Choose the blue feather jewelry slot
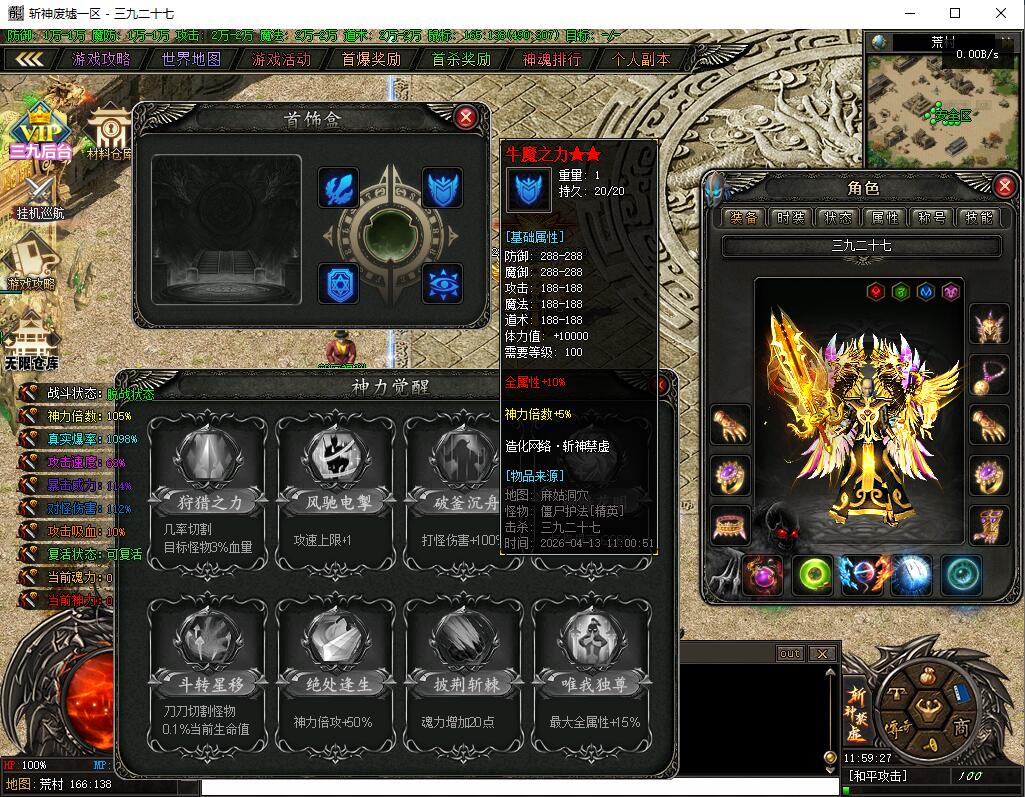This screenshot has height=797, width=1025. coord(339,188)
